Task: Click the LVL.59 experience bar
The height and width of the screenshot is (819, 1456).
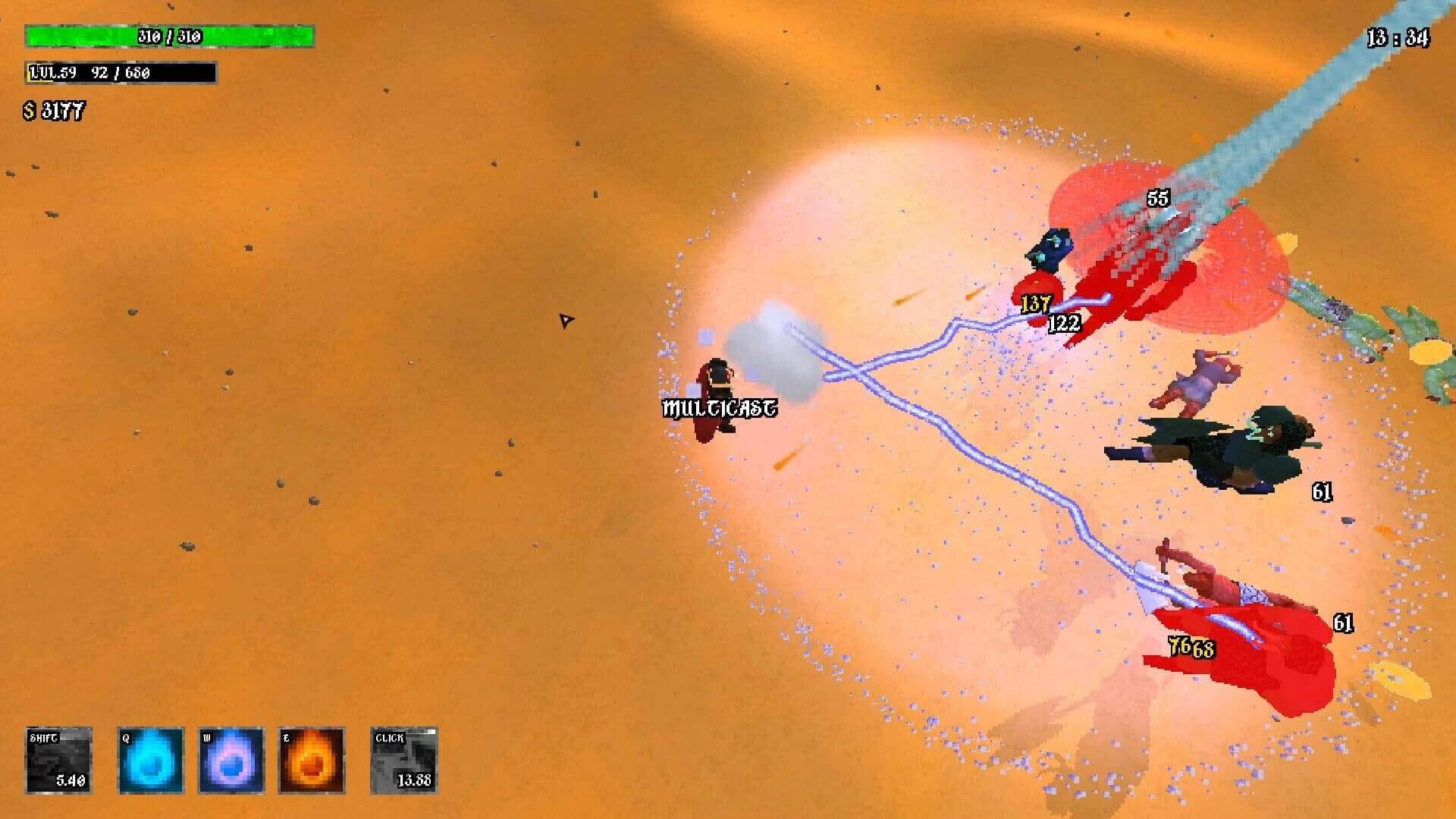Action: pyautogui.click(x=120, y=74)
